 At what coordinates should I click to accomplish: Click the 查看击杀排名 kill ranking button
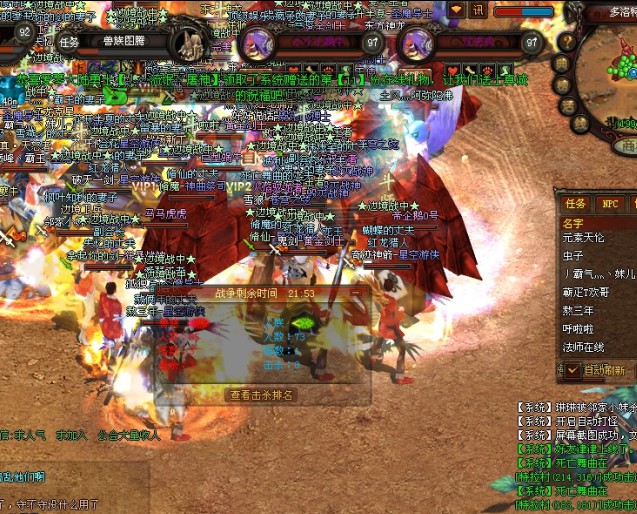pos(262,395)
